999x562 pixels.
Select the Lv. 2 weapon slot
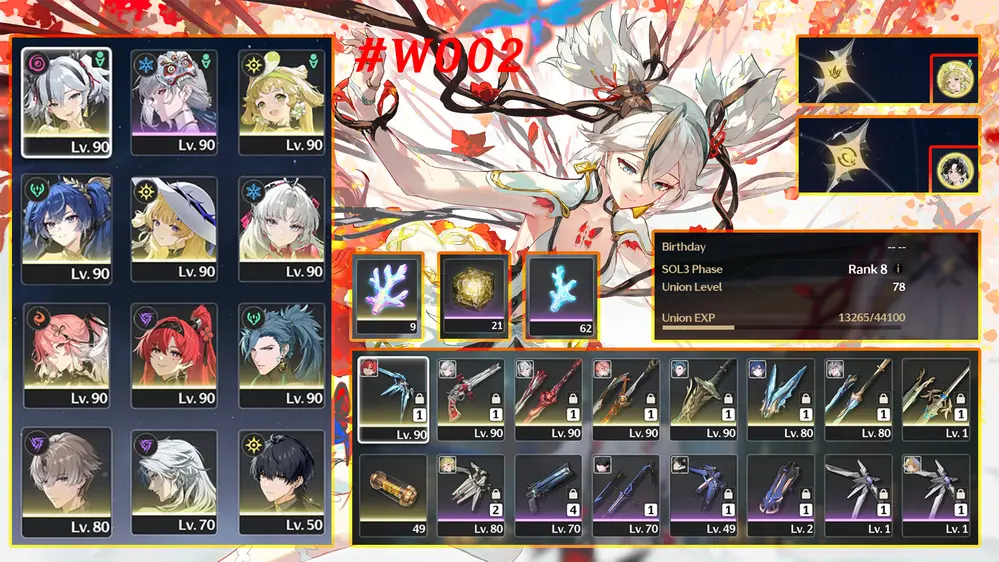point(780,493)
